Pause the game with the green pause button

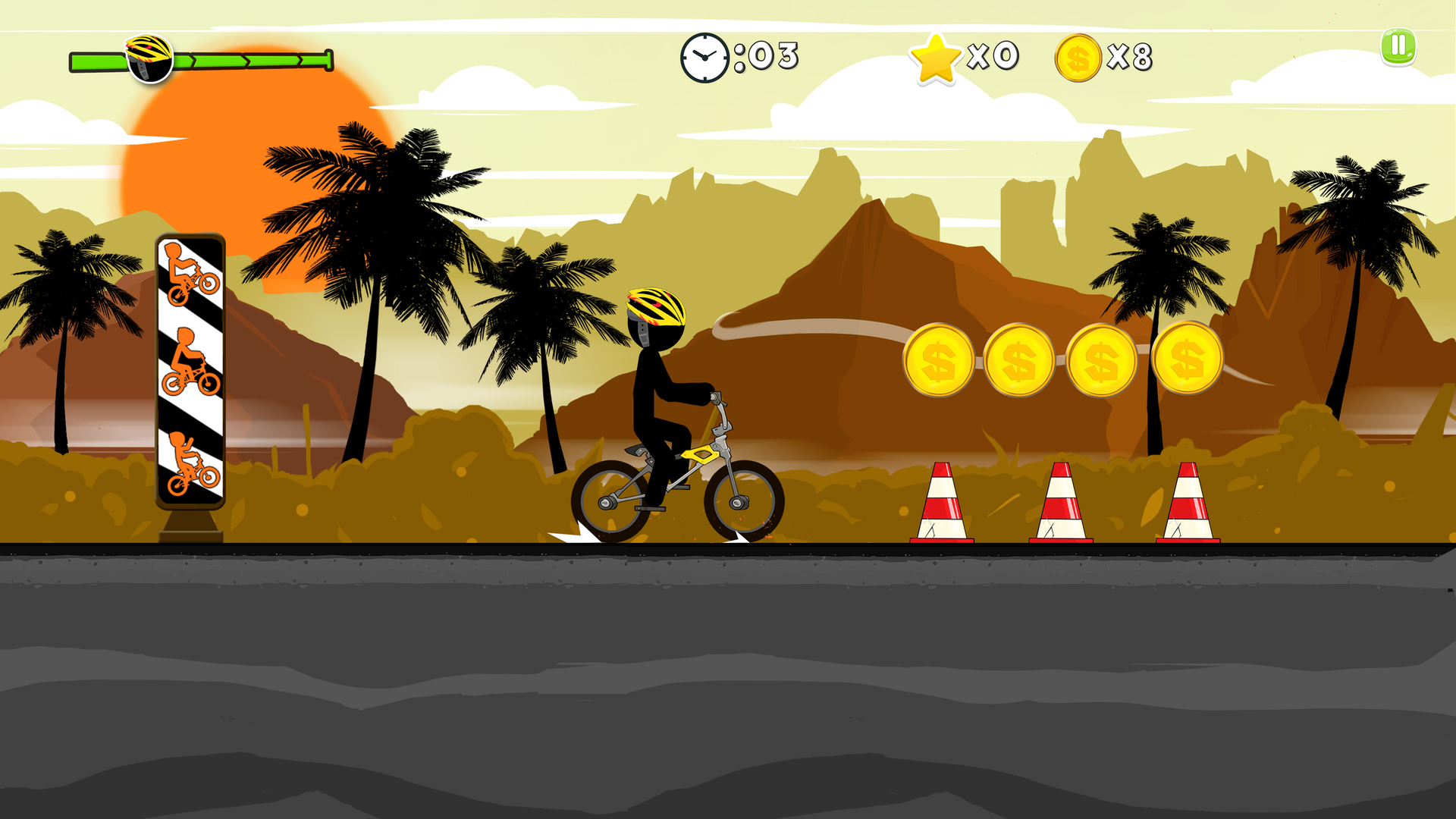click(1397, 47)
